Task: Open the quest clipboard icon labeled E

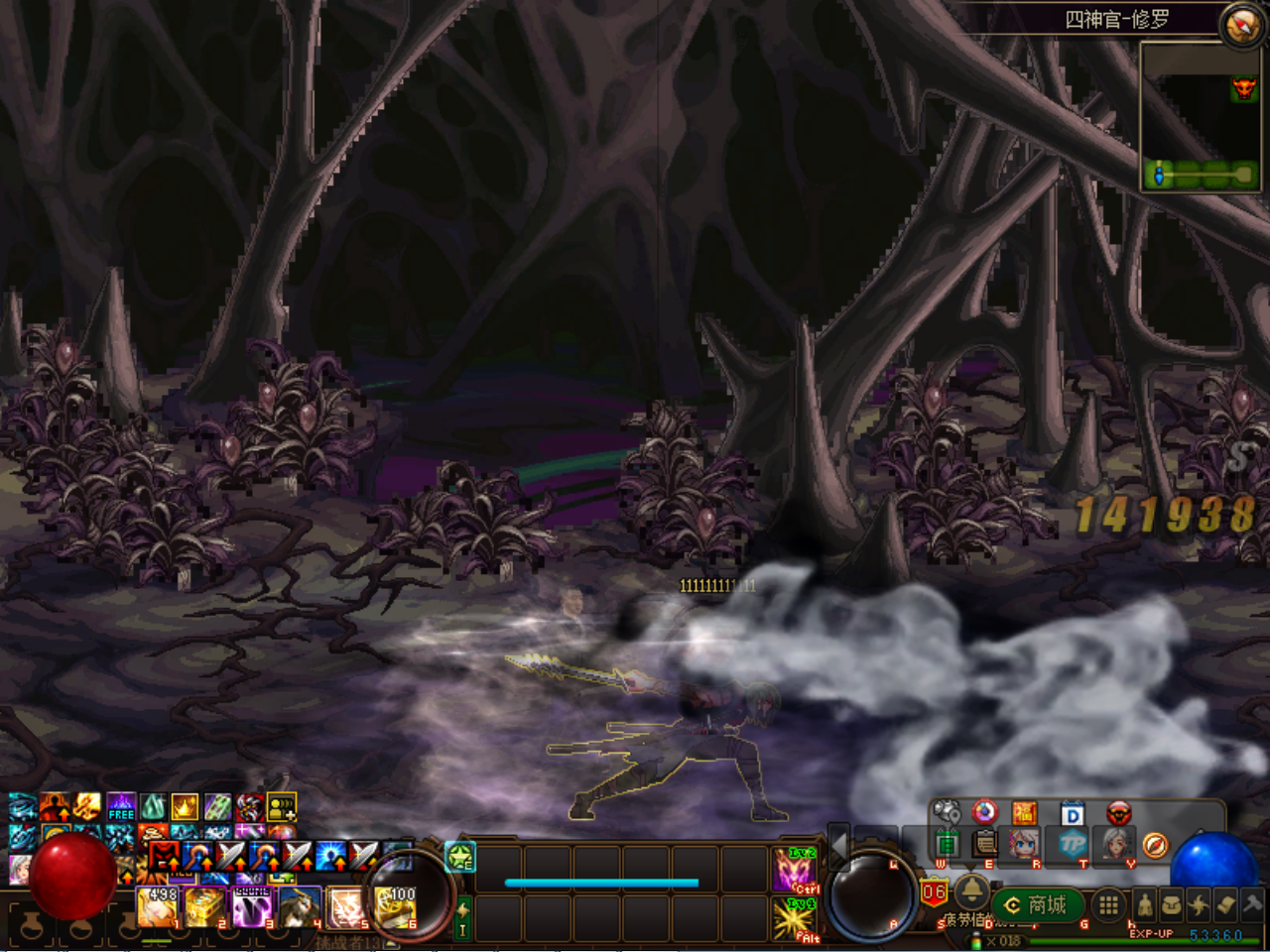Action: pyautogui.click(x=983, y=844)
